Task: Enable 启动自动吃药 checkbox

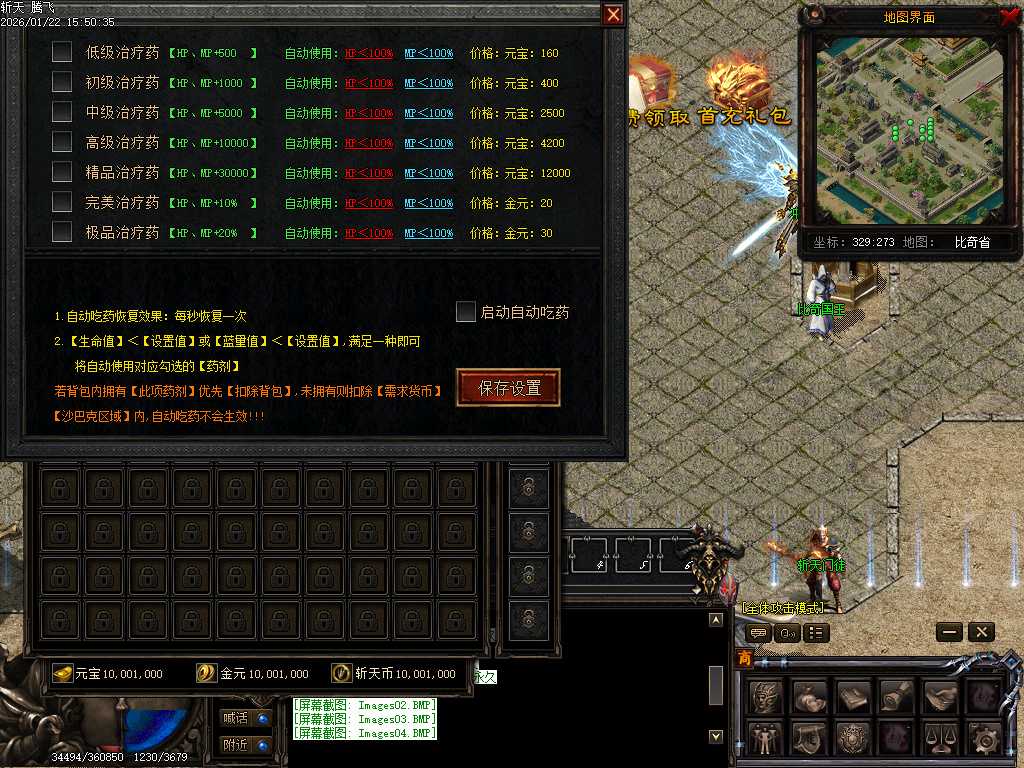Action: click(466, 312)
